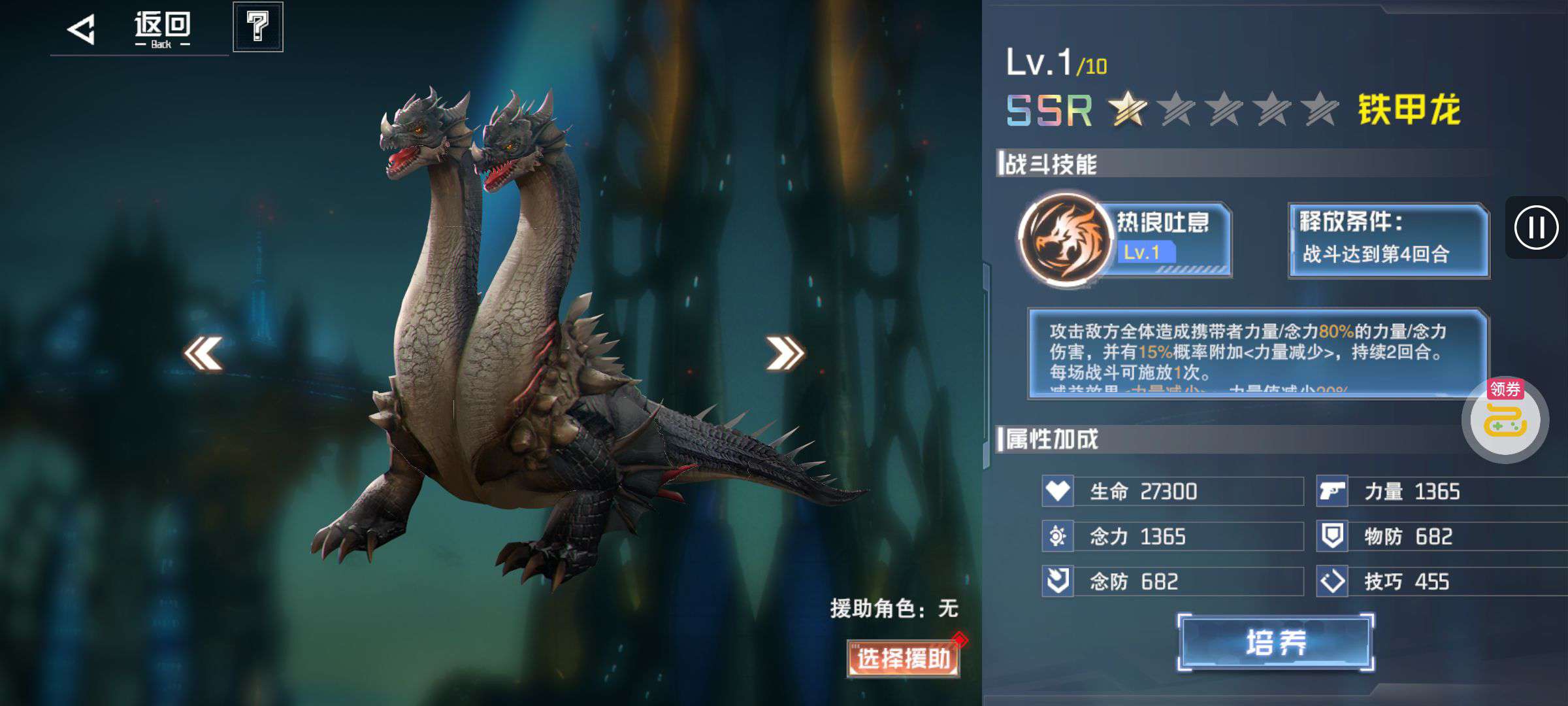Open the 领券 coupon floating icon

[x=1505, y=420]
